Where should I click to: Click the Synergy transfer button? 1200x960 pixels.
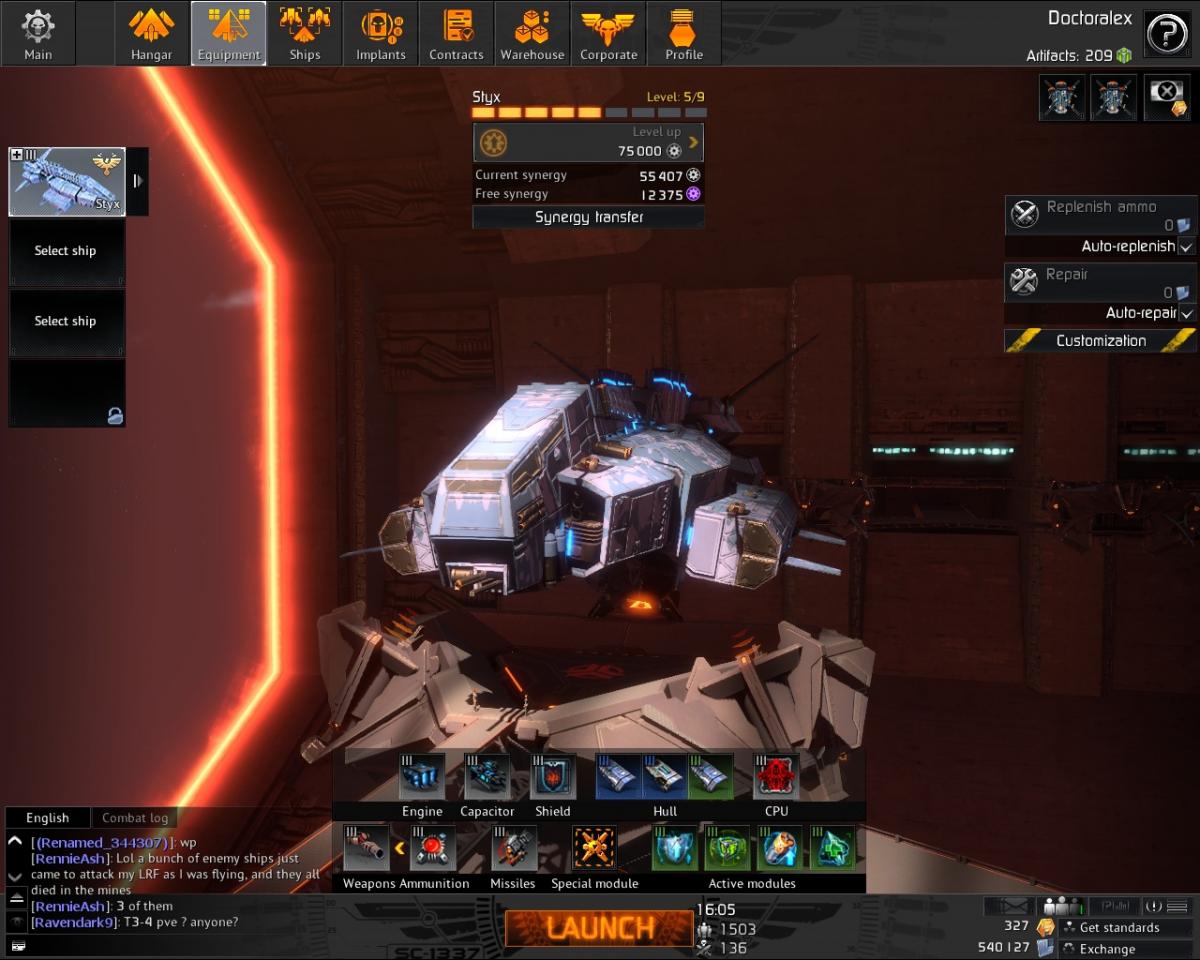[x=588, y=217]
